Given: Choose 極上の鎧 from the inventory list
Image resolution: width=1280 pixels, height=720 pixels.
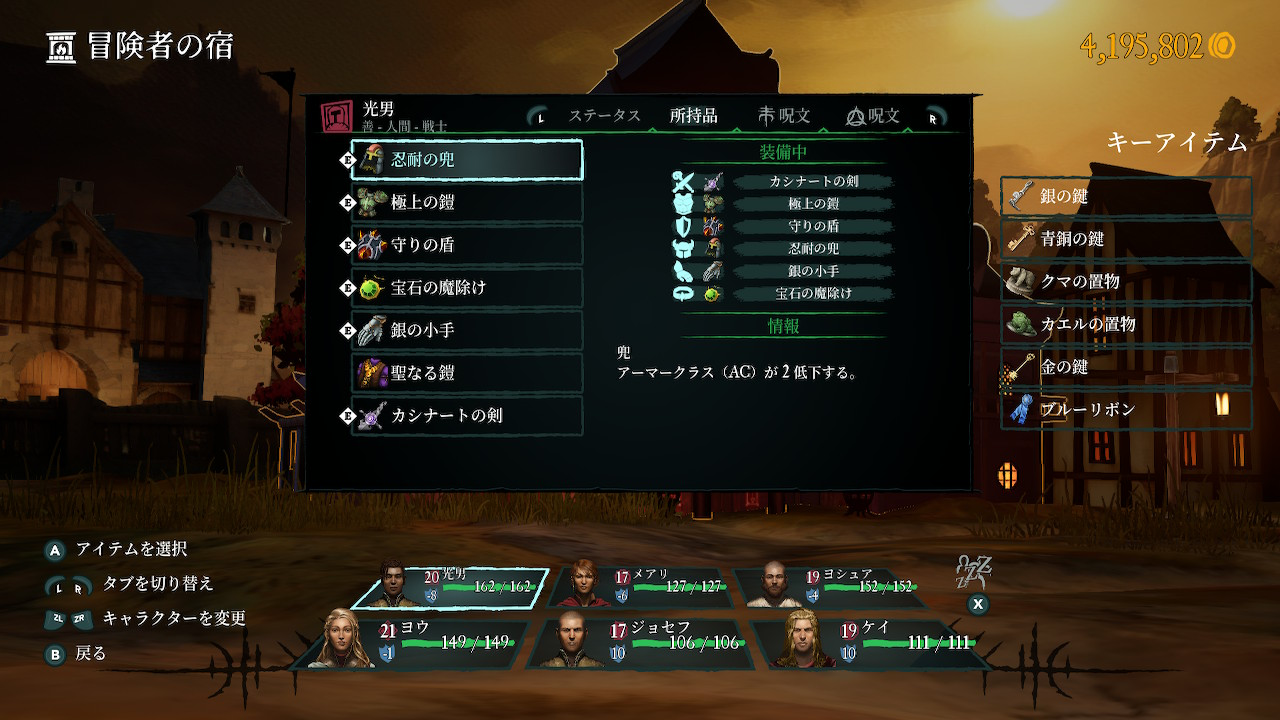Looking at the screenshot, I should pos(467,202).
